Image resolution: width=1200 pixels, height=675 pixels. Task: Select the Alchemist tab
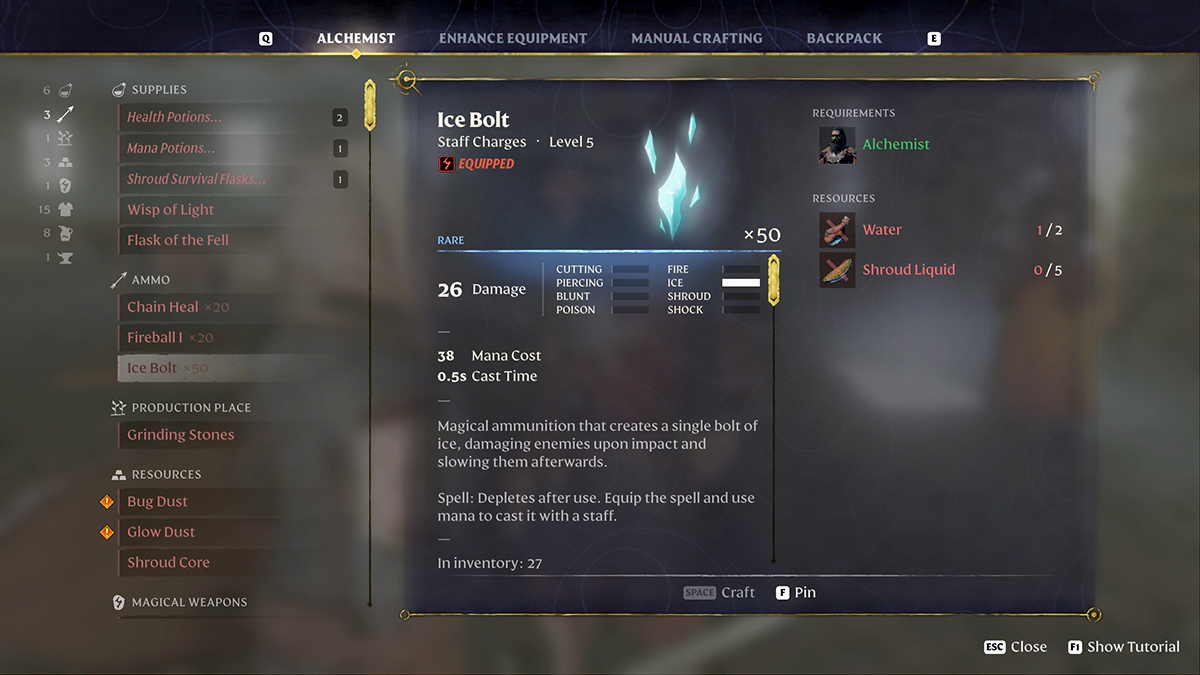pos(356,39)
